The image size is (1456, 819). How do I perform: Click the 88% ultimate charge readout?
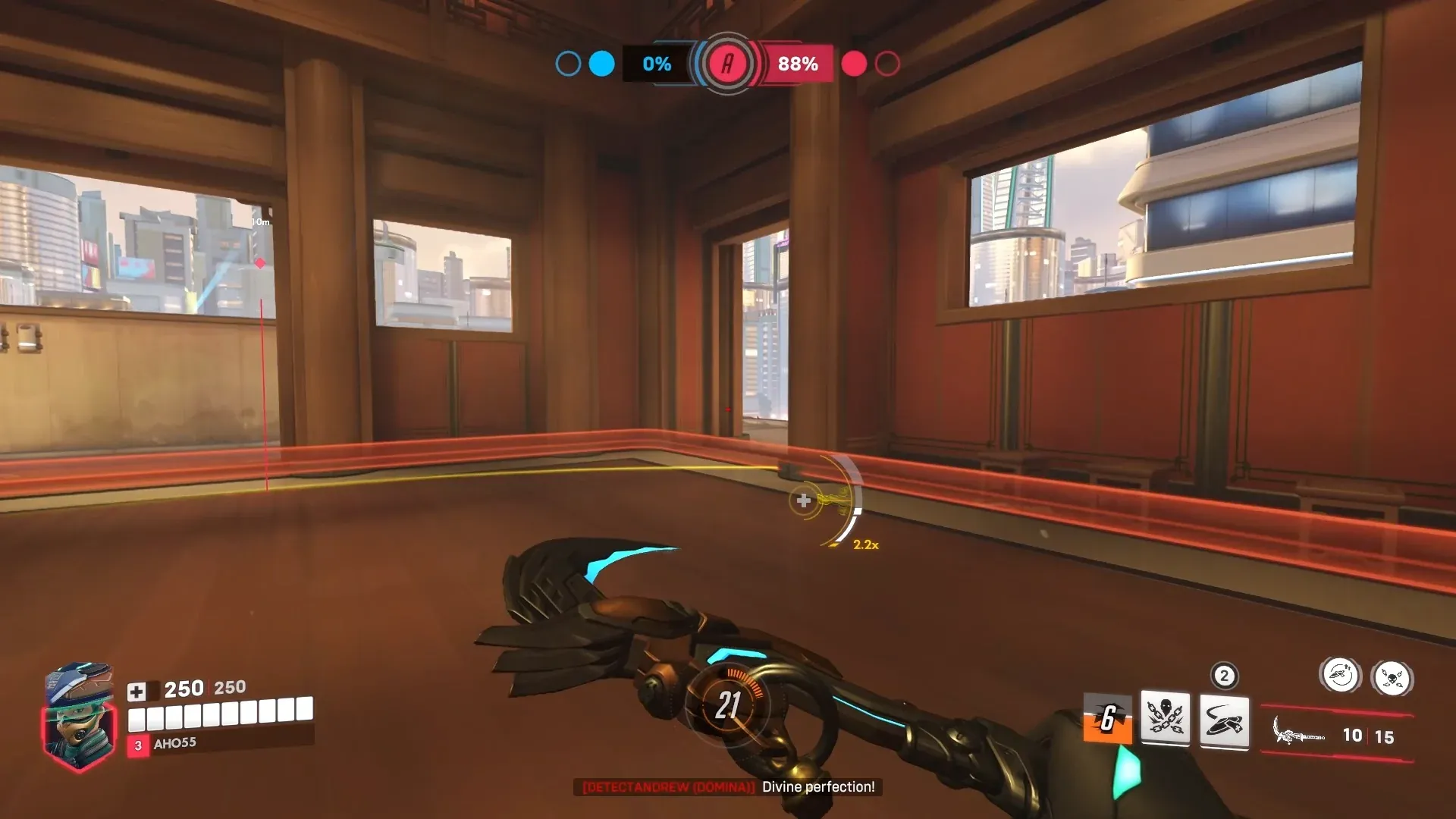pos(795,64)
